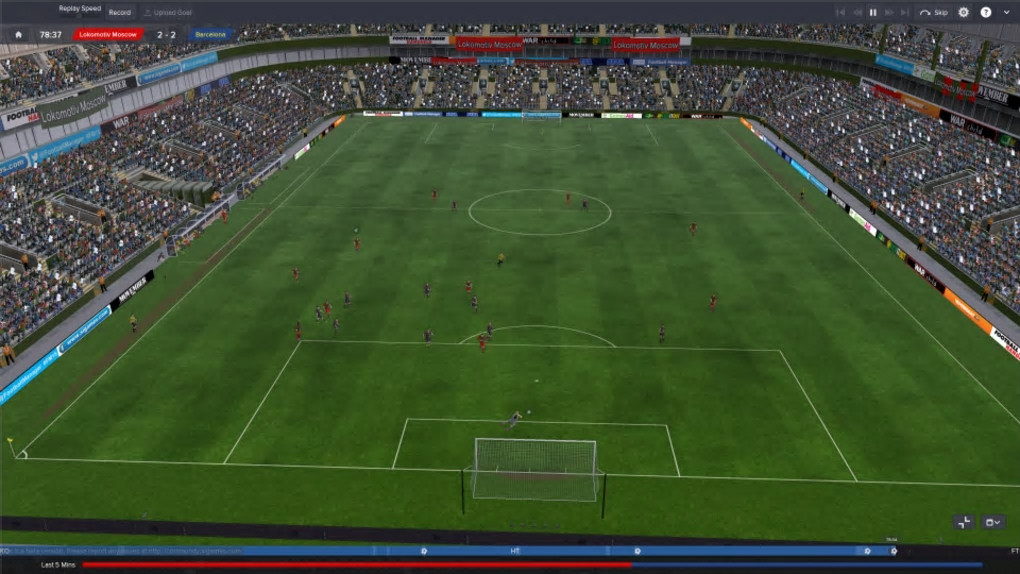Expand the top bar chevron dropdown
This screenshot has height=574, width=1020.
pyautogui.click(x=1005, y=12)
